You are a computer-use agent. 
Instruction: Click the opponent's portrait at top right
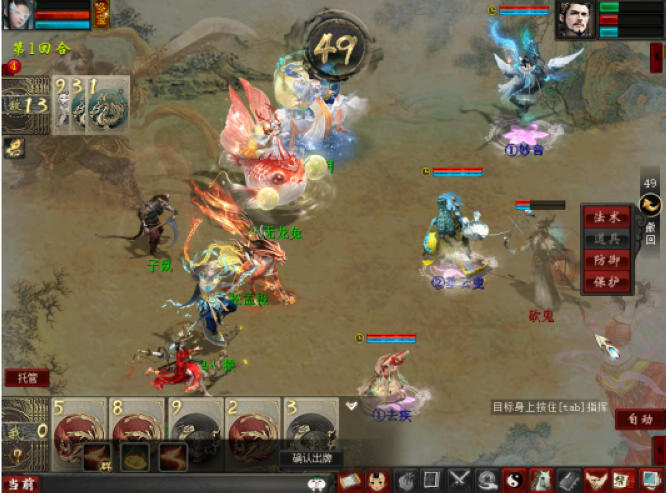point(575,20)
